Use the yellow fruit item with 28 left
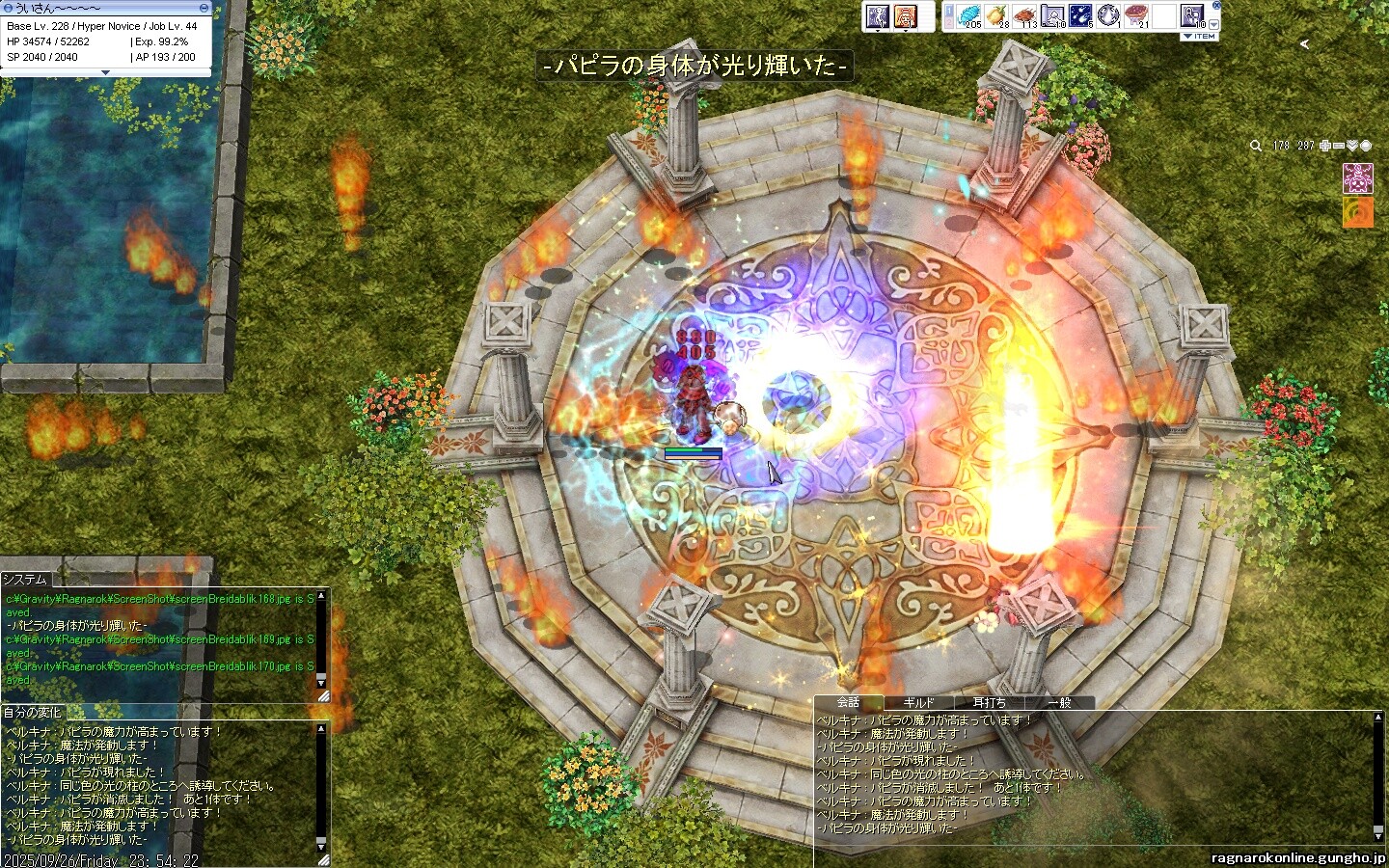The image size is (1389, 868). point(996,15)
